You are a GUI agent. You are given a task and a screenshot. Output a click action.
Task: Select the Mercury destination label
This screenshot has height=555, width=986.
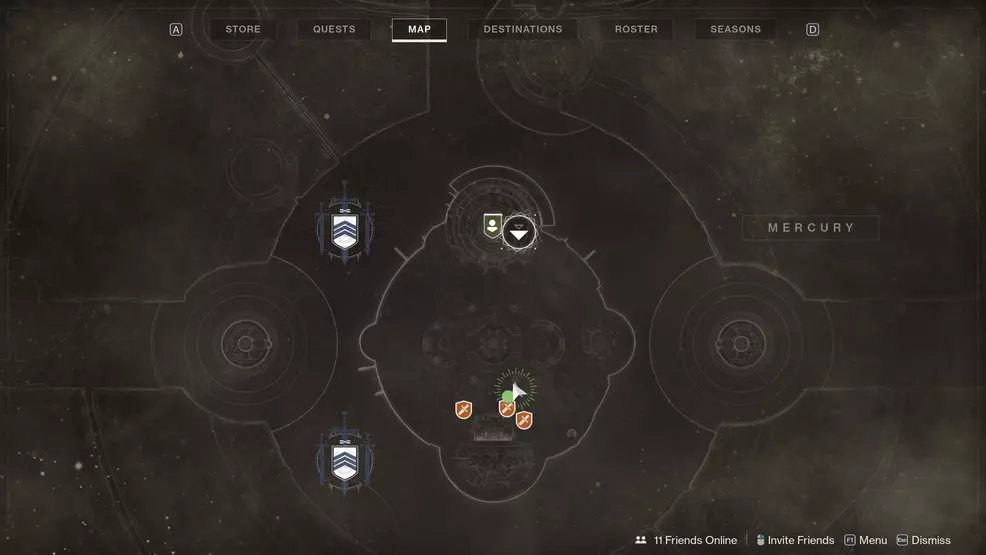[811, 228]
